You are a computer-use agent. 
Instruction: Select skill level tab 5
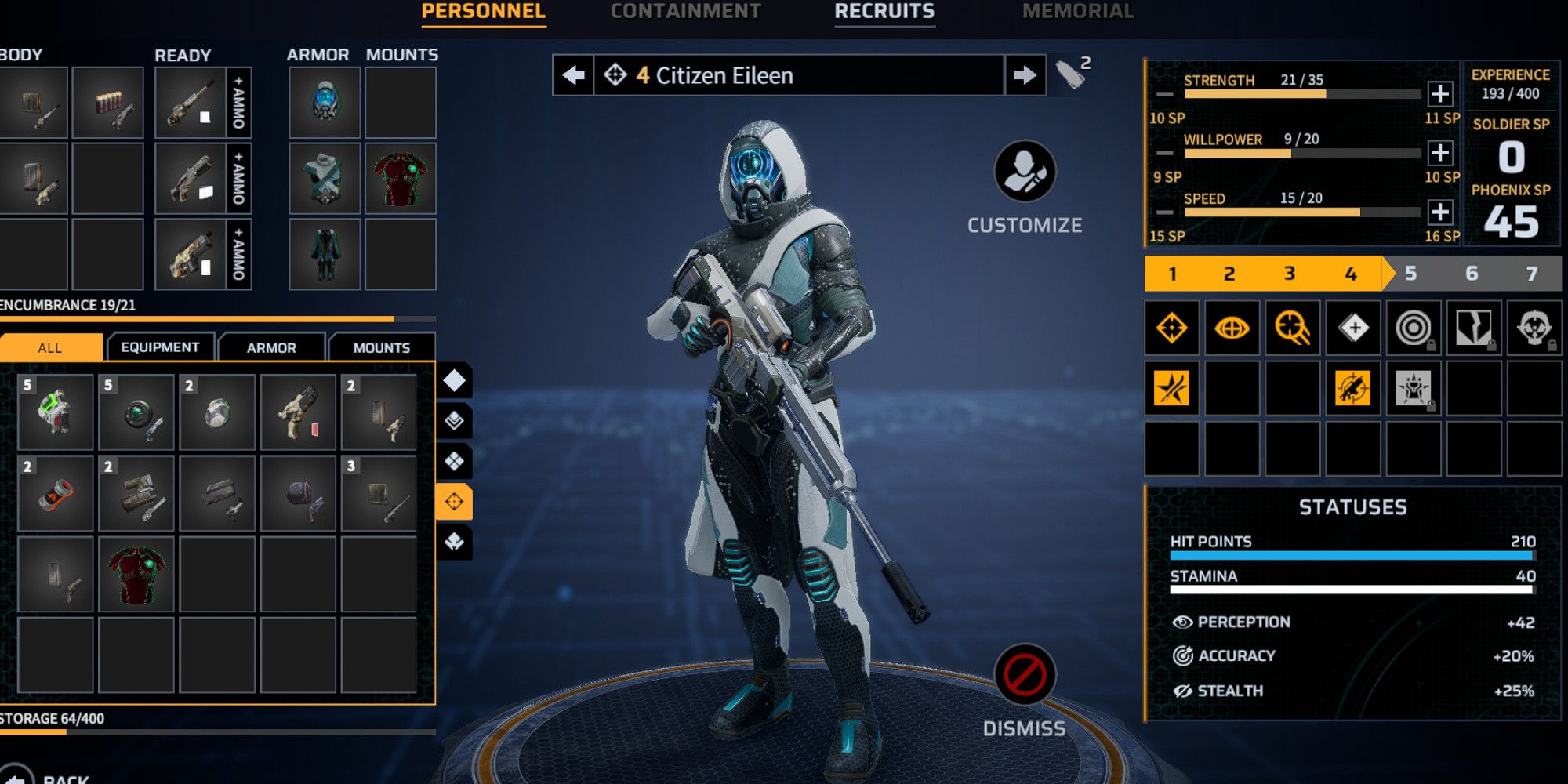[1411, 274]
